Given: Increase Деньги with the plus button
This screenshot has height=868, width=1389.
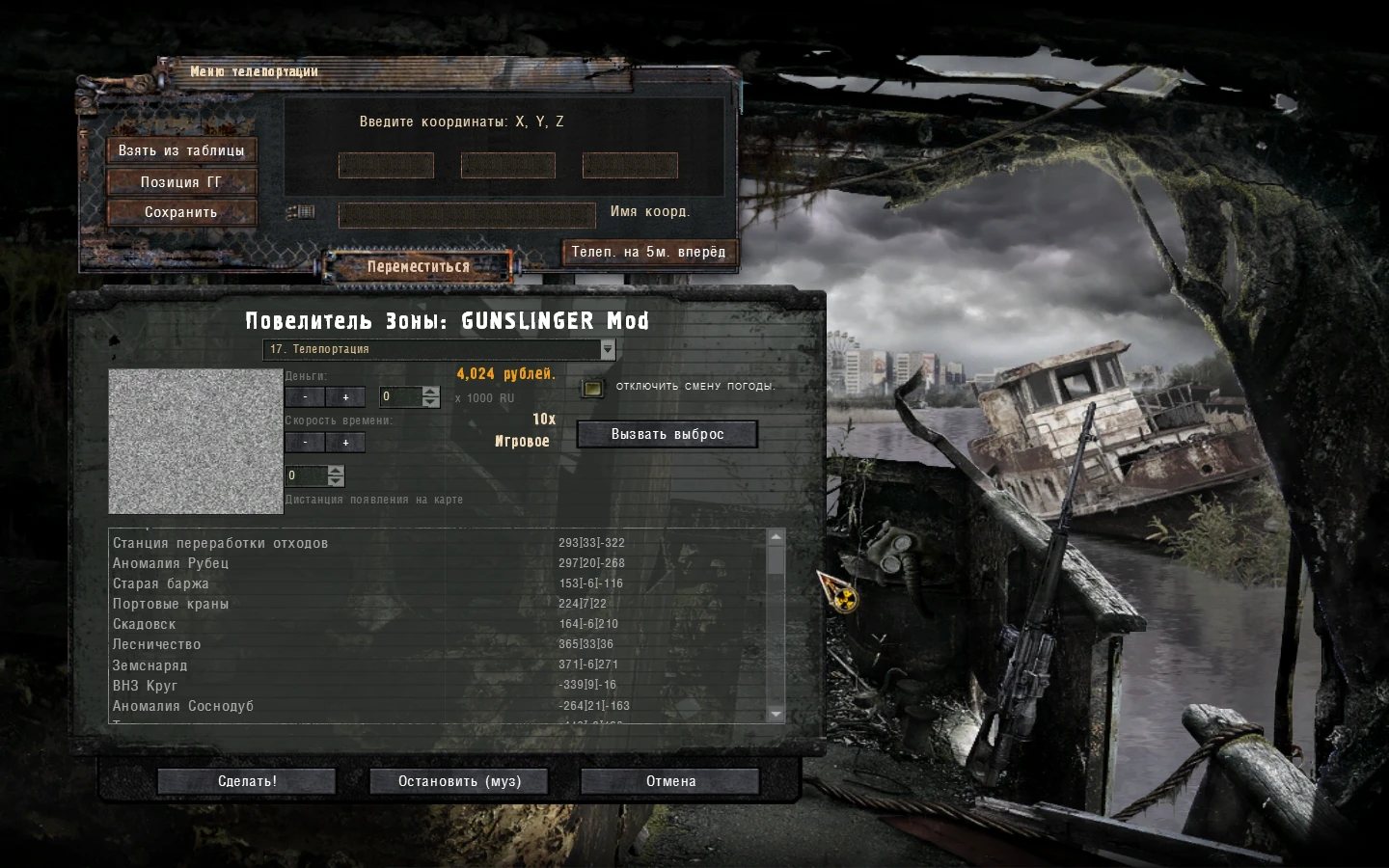Looking at the screenshot, I should tap(344, 396).
